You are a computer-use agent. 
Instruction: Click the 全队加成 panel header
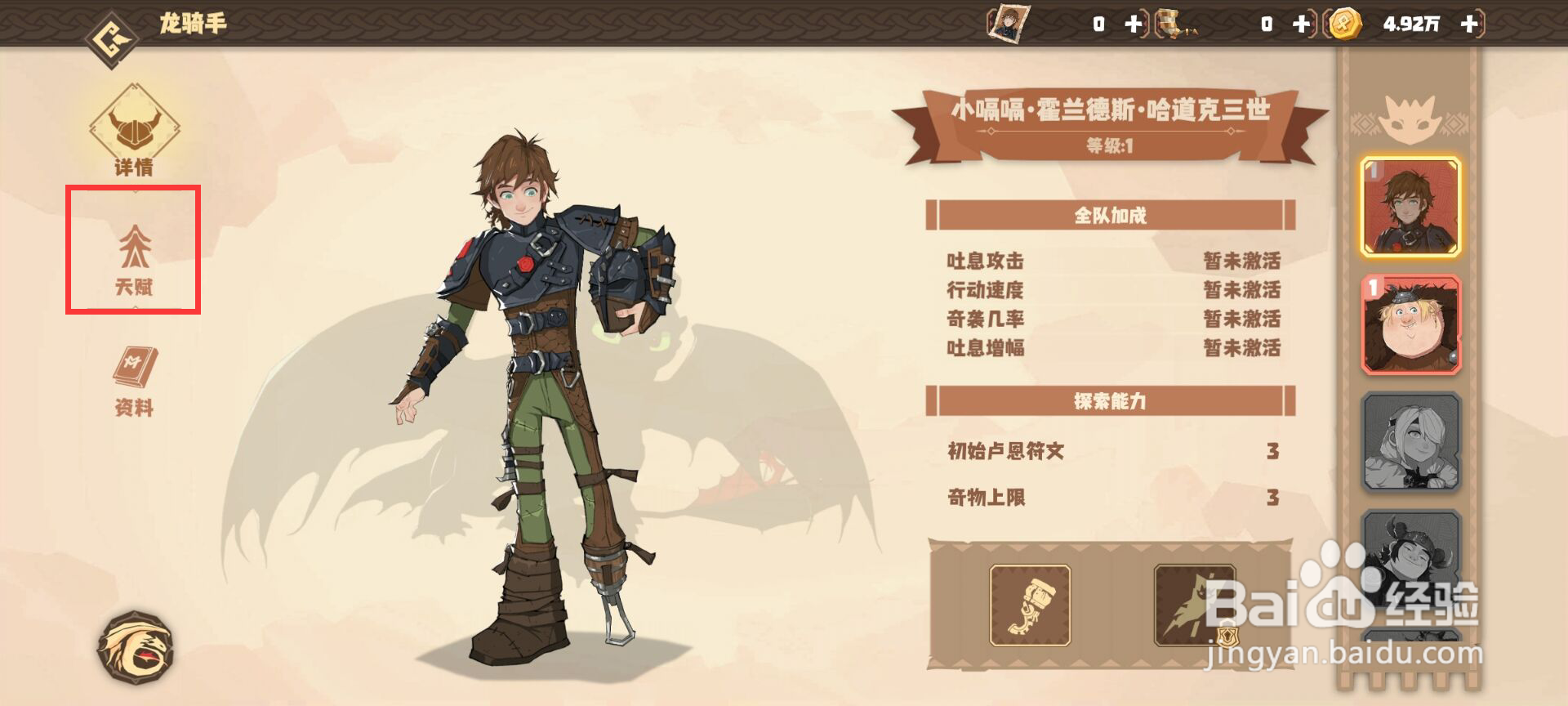[x=1111, y=217]
